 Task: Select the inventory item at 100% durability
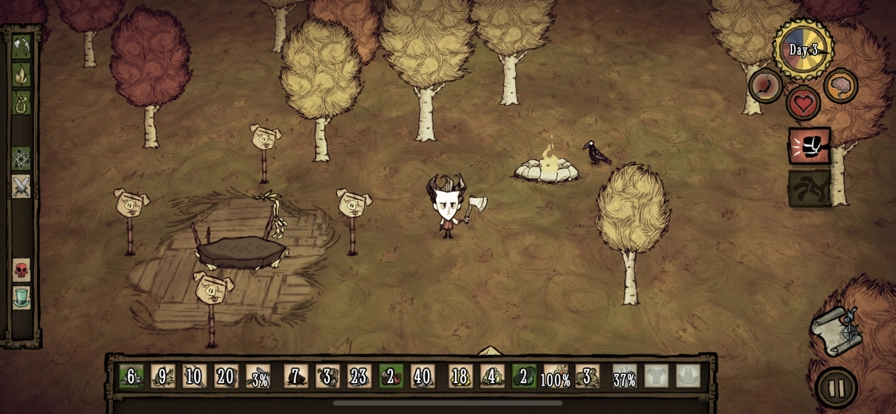(555, 376)
